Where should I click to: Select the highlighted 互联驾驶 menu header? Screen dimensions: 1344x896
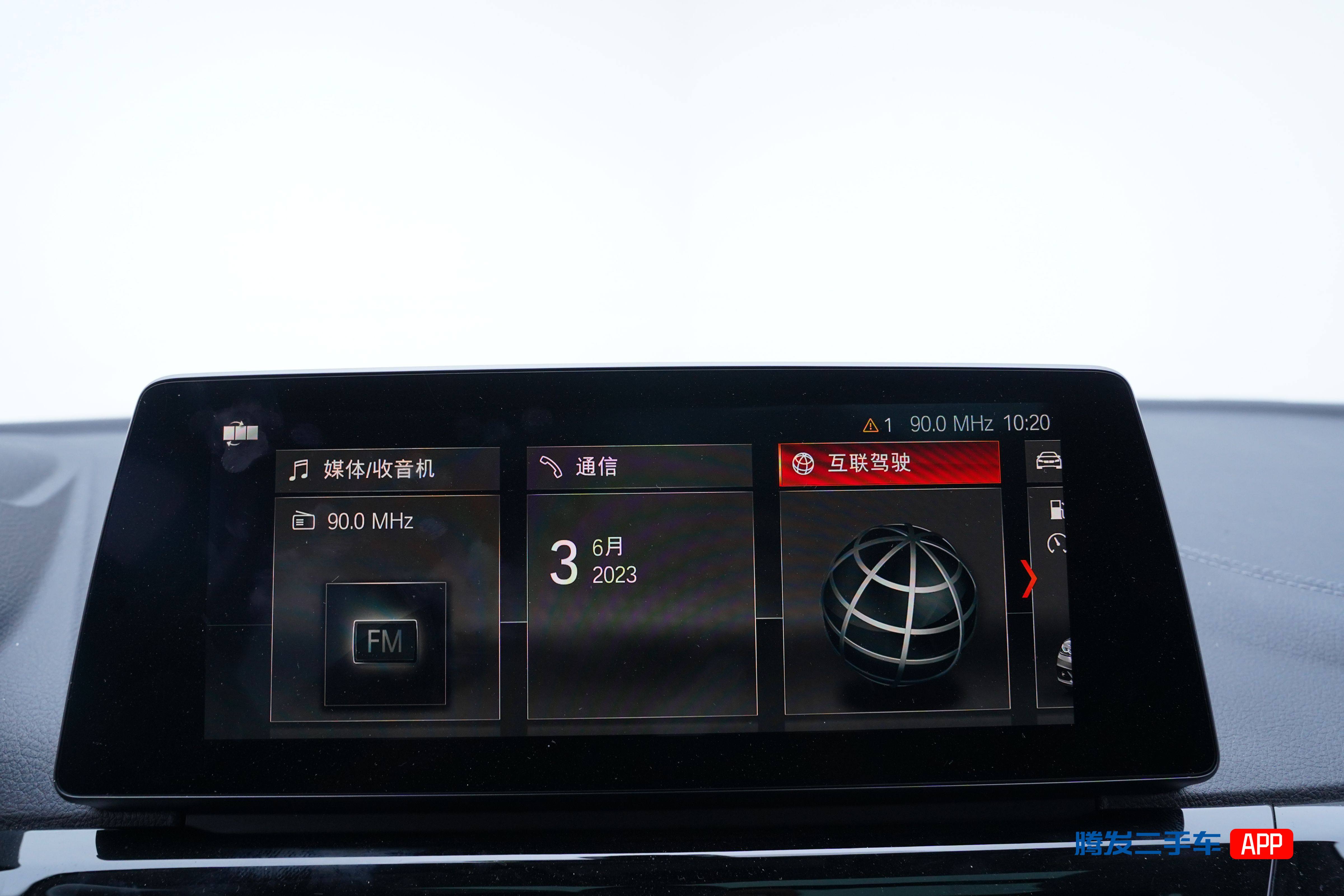889,463
